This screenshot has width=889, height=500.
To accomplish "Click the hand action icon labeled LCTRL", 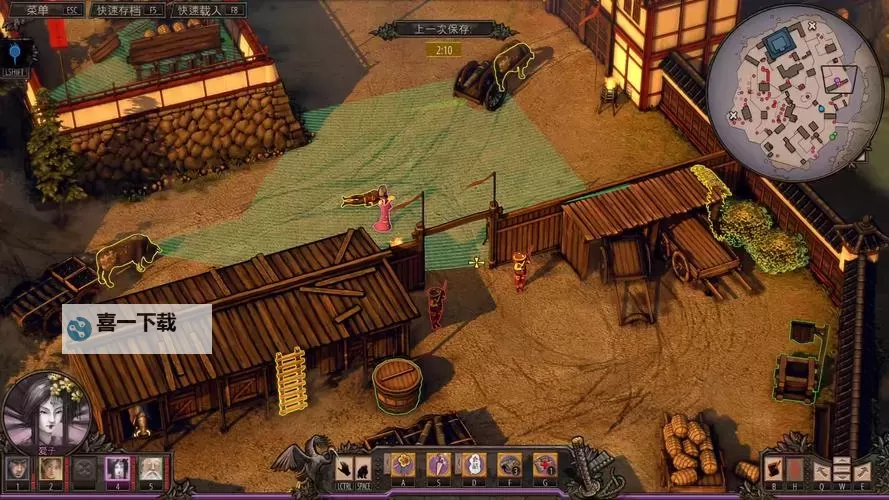I will [344, 468].
